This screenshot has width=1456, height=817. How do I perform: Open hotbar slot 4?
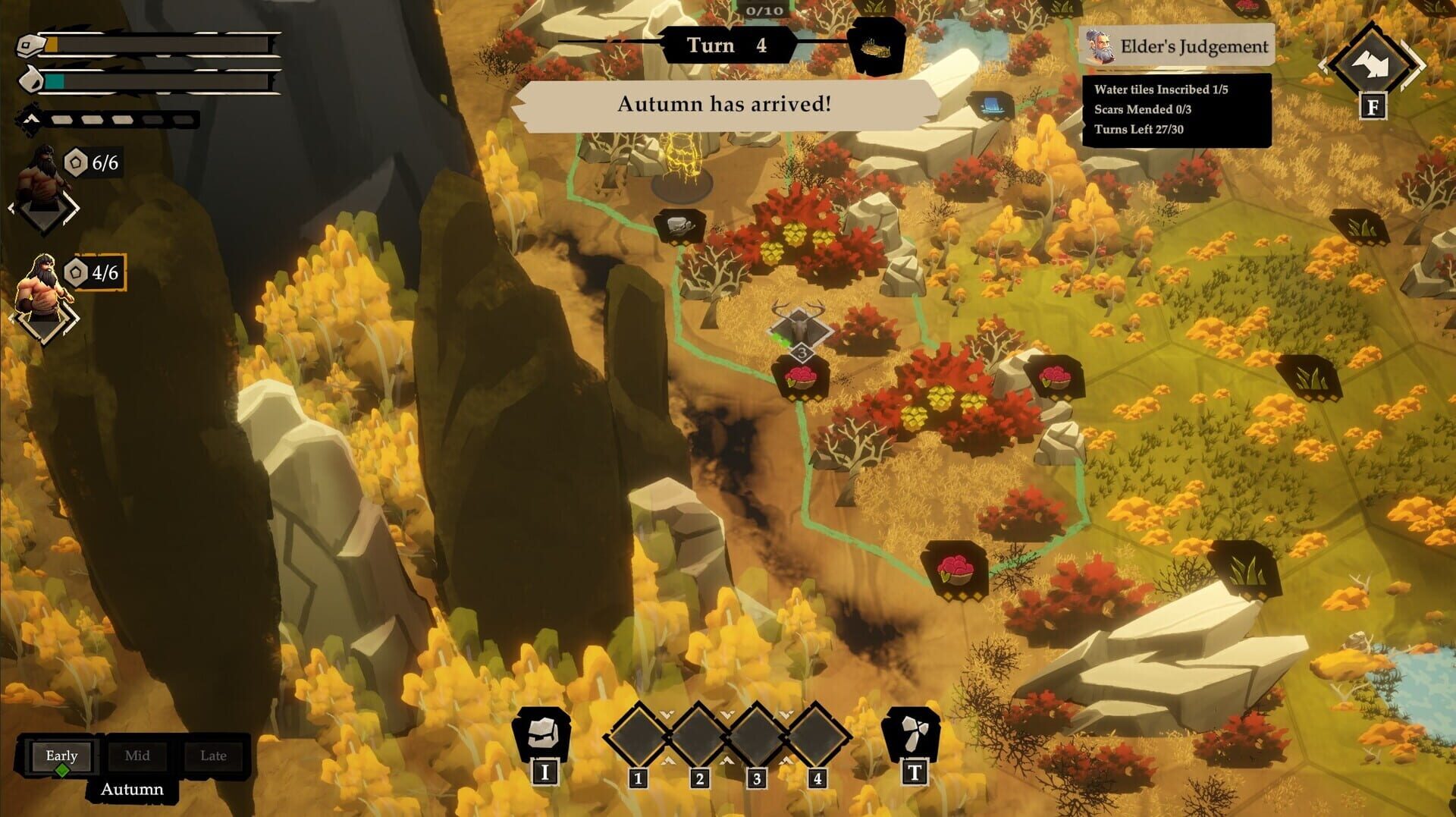[817, 736]
